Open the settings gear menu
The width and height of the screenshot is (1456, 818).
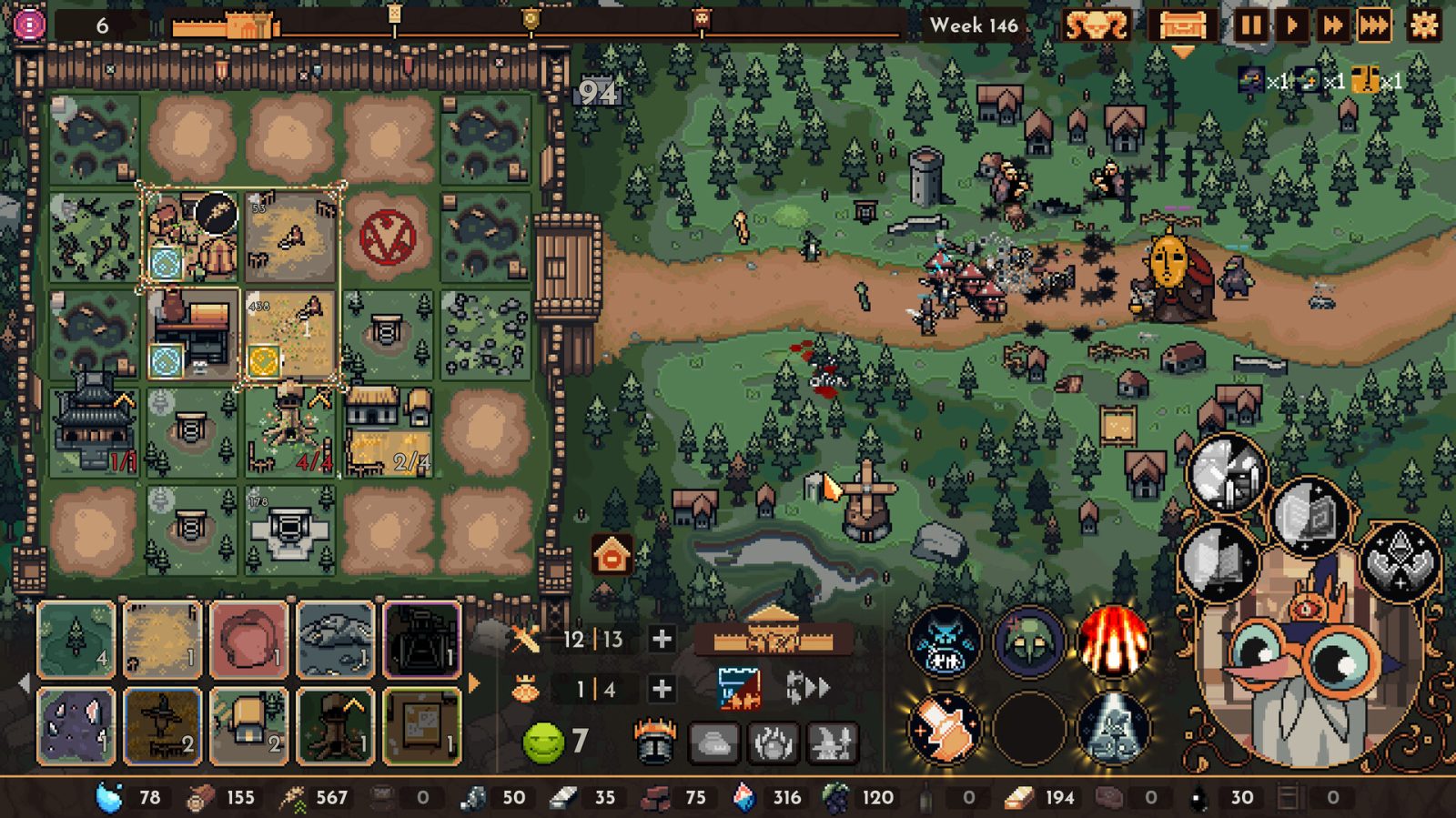point(1422,26)
